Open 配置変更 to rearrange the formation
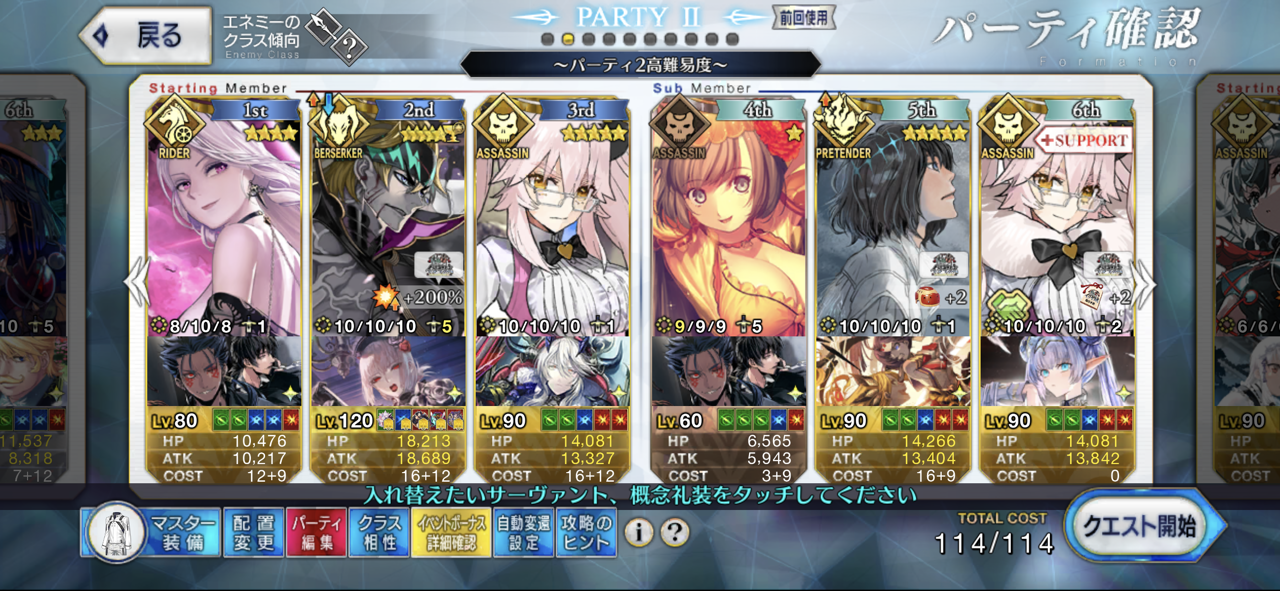 [253, 533]
